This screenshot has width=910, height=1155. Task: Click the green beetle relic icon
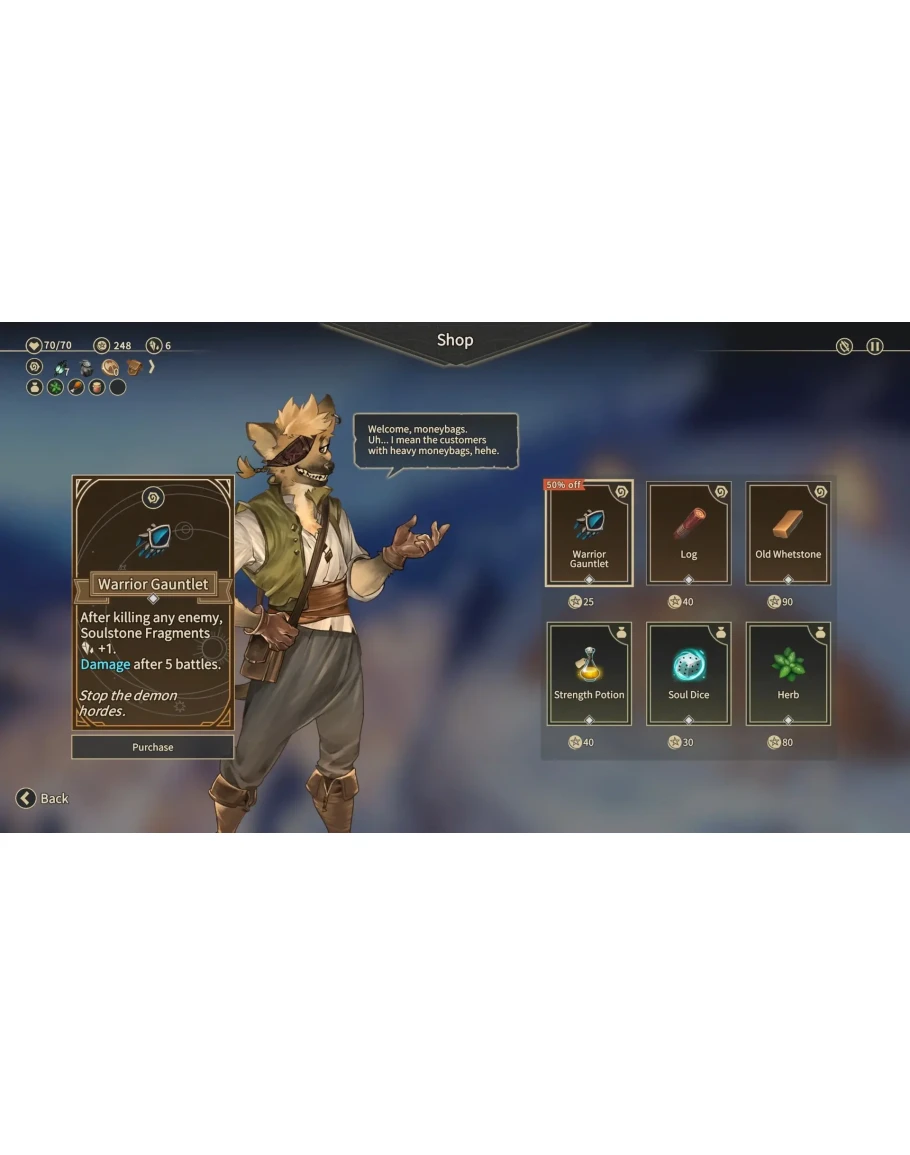(x=61, y=367)
